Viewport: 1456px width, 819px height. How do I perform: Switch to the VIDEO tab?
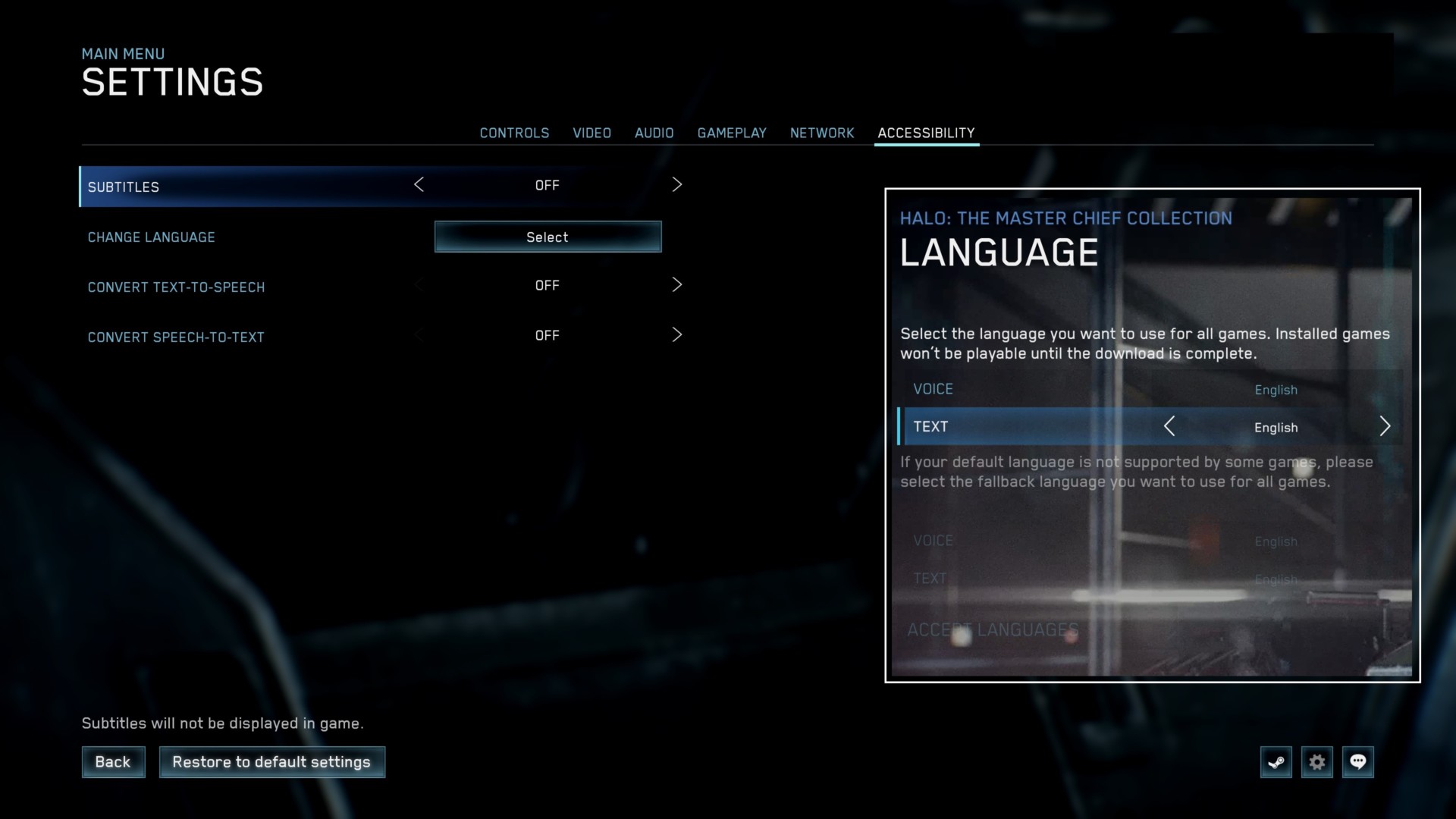(x=592, y=133)
